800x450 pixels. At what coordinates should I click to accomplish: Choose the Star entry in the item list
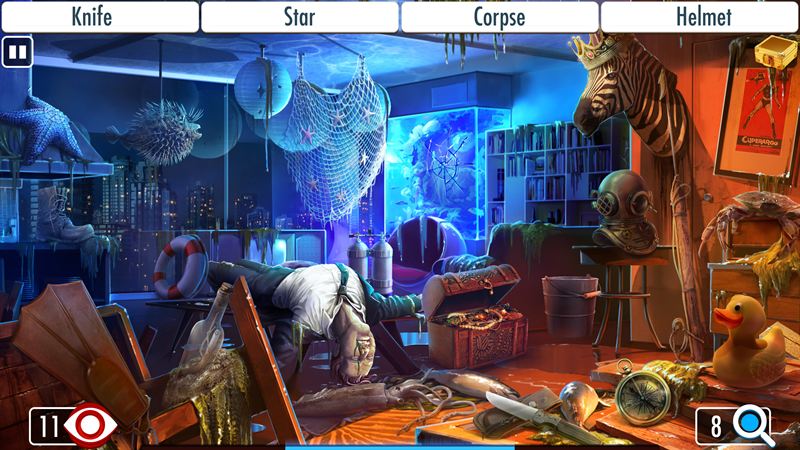tap(300, 16)
